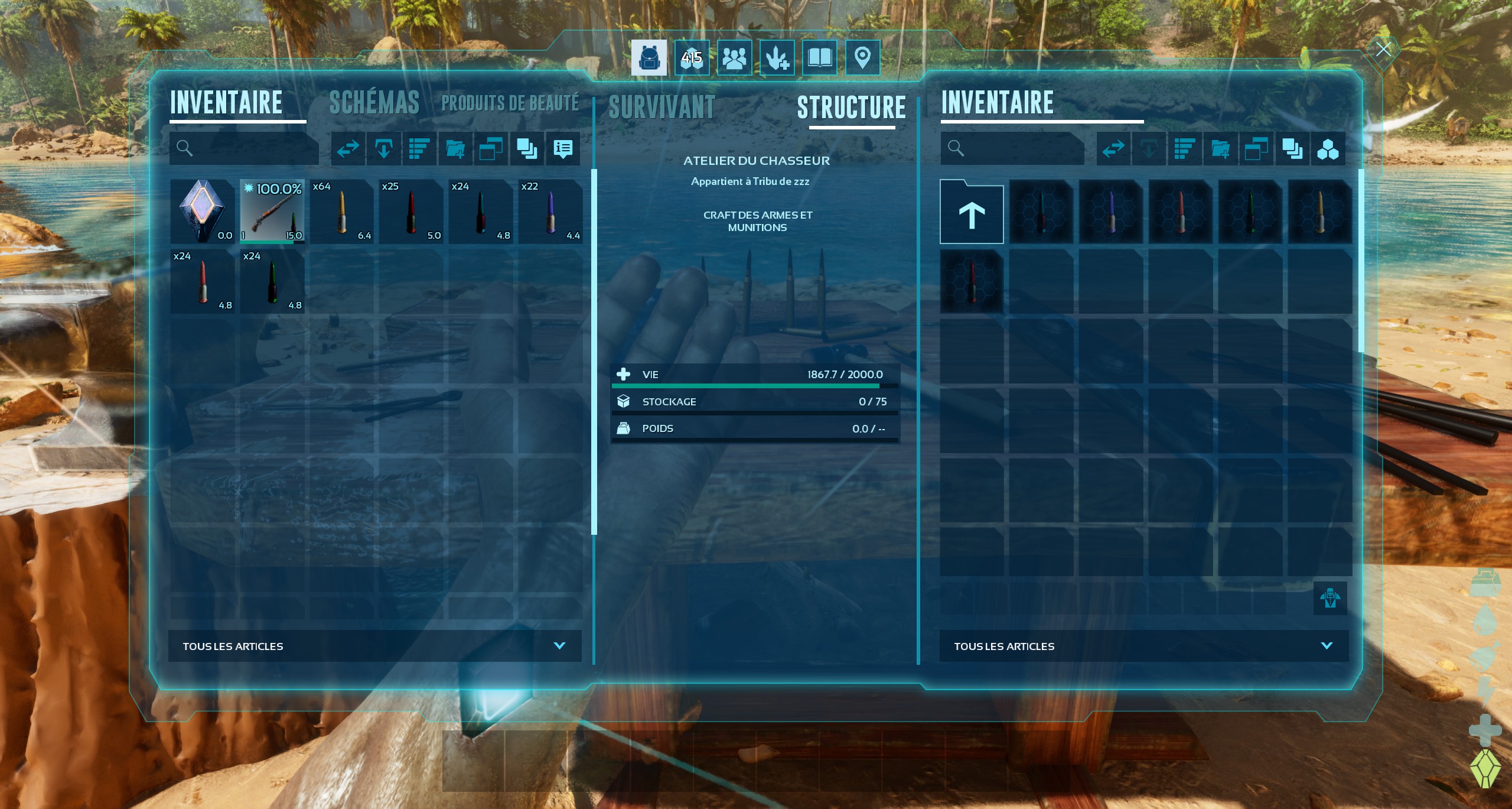Viewport: 1512px width, 809px height.
Task: Switch to the Schémas tab
Action: [x=374, y=103]
